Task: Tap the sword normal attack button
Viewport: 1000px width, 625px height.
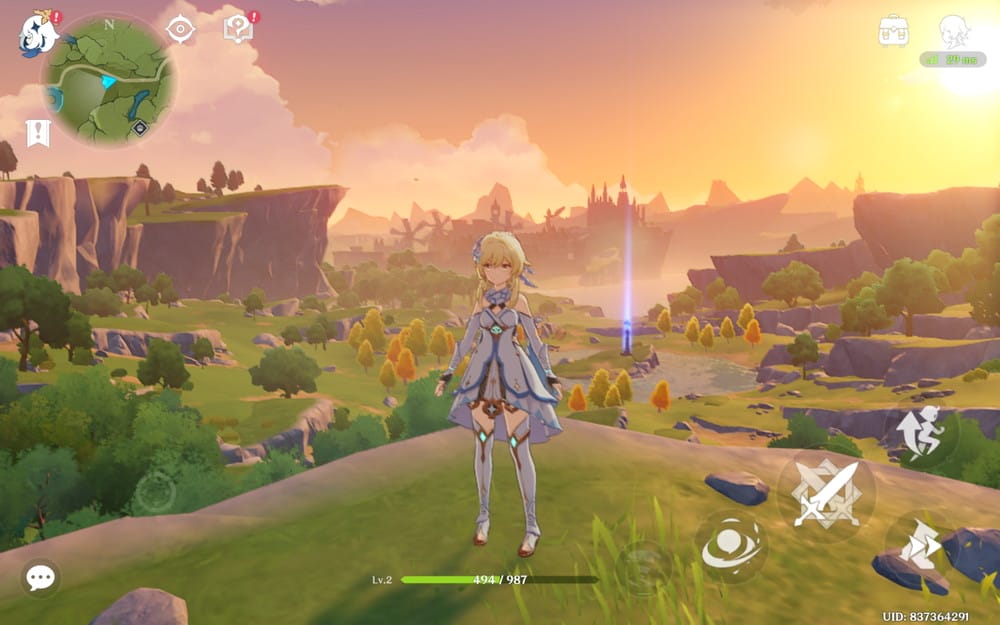Action: coord(826,493)
